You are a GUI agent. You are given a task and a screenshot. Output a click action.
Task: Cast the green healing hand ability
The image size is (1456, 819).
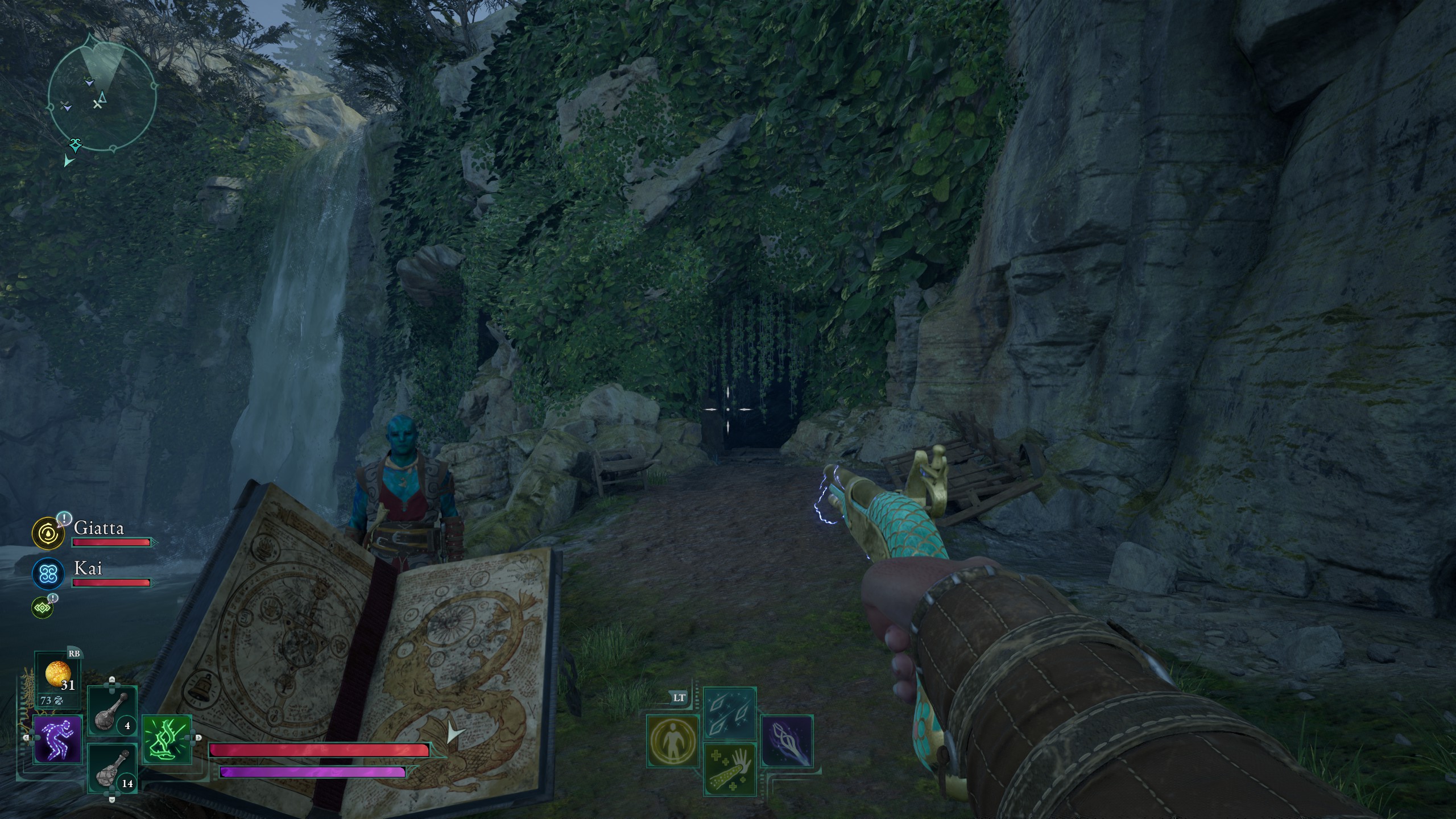[730, 768]
